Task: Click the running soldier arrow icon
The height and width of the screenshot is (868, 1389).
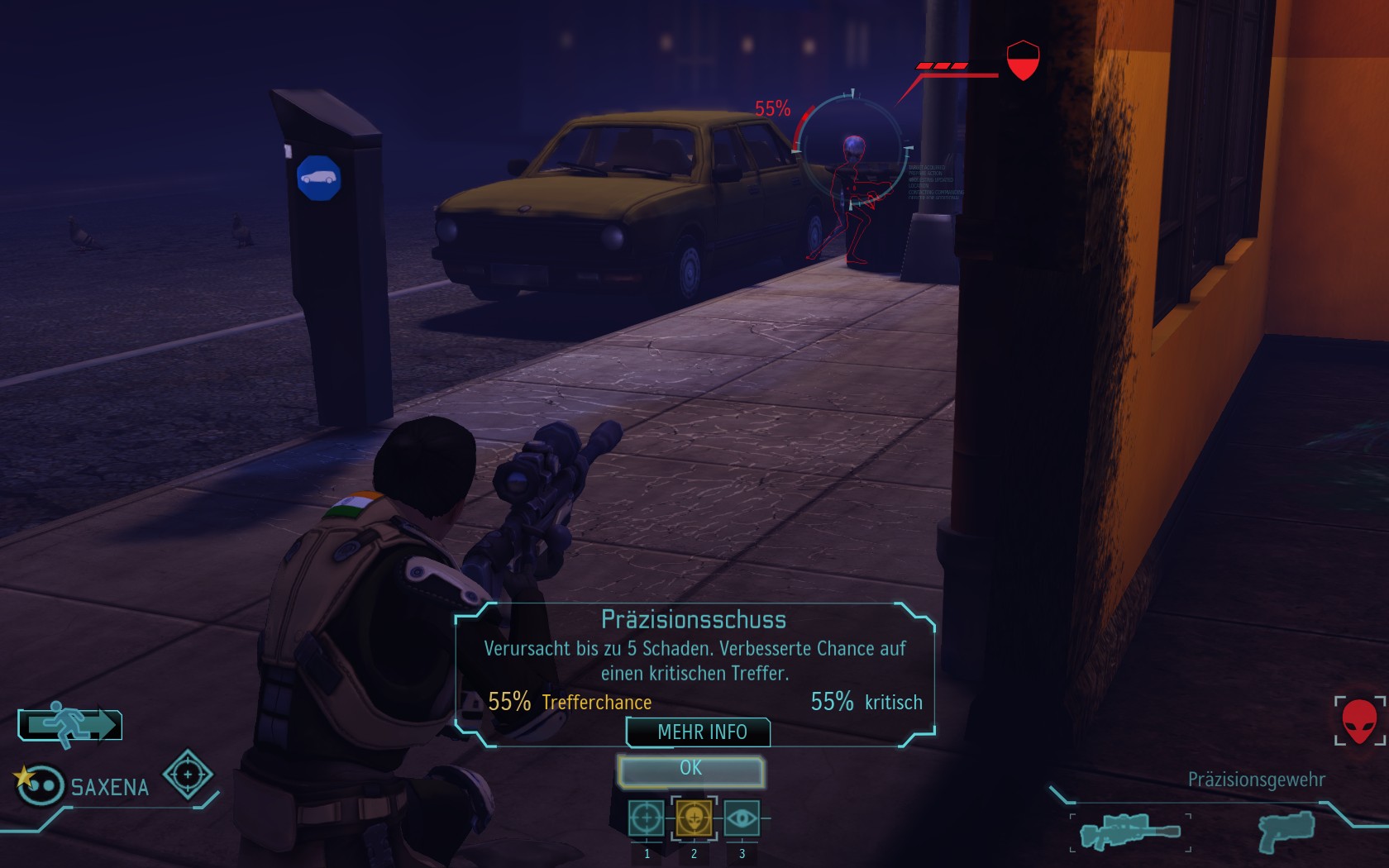Action: pos(70,725)
